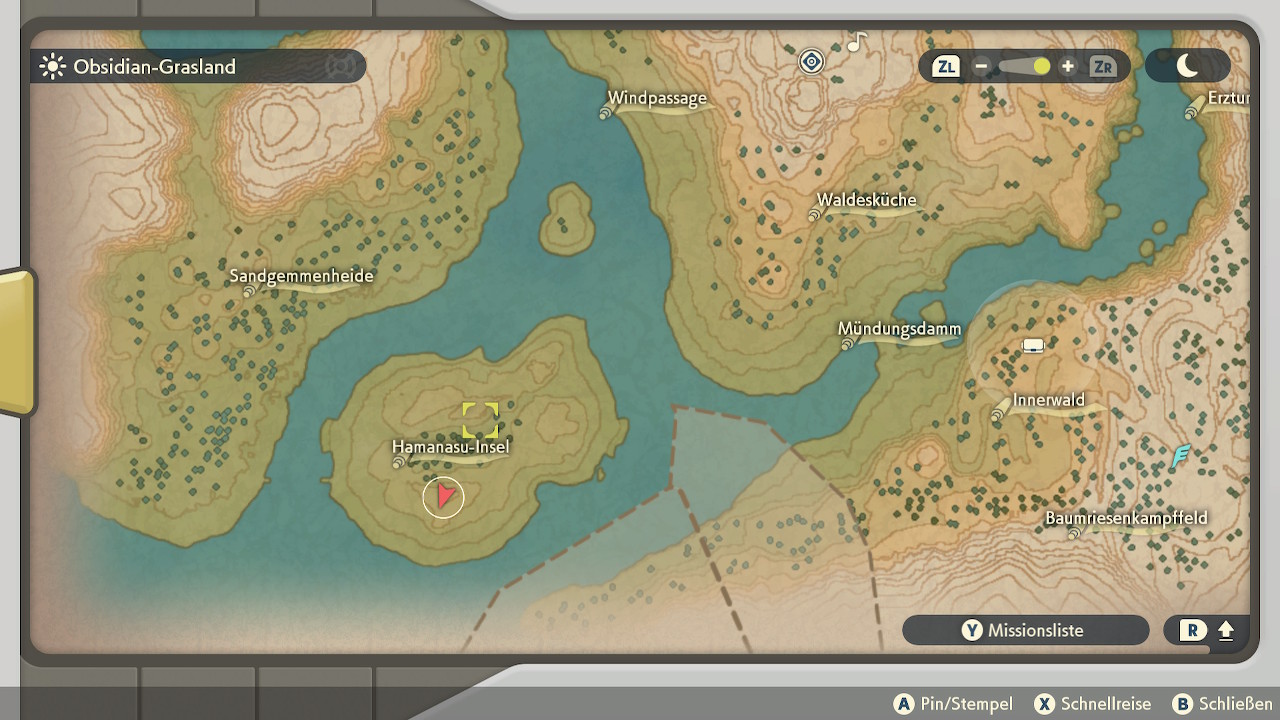Select the Sandgemmenheide location label
Image resolution: width=1280 pixels, height=720 pixels.
click(301, 277)
